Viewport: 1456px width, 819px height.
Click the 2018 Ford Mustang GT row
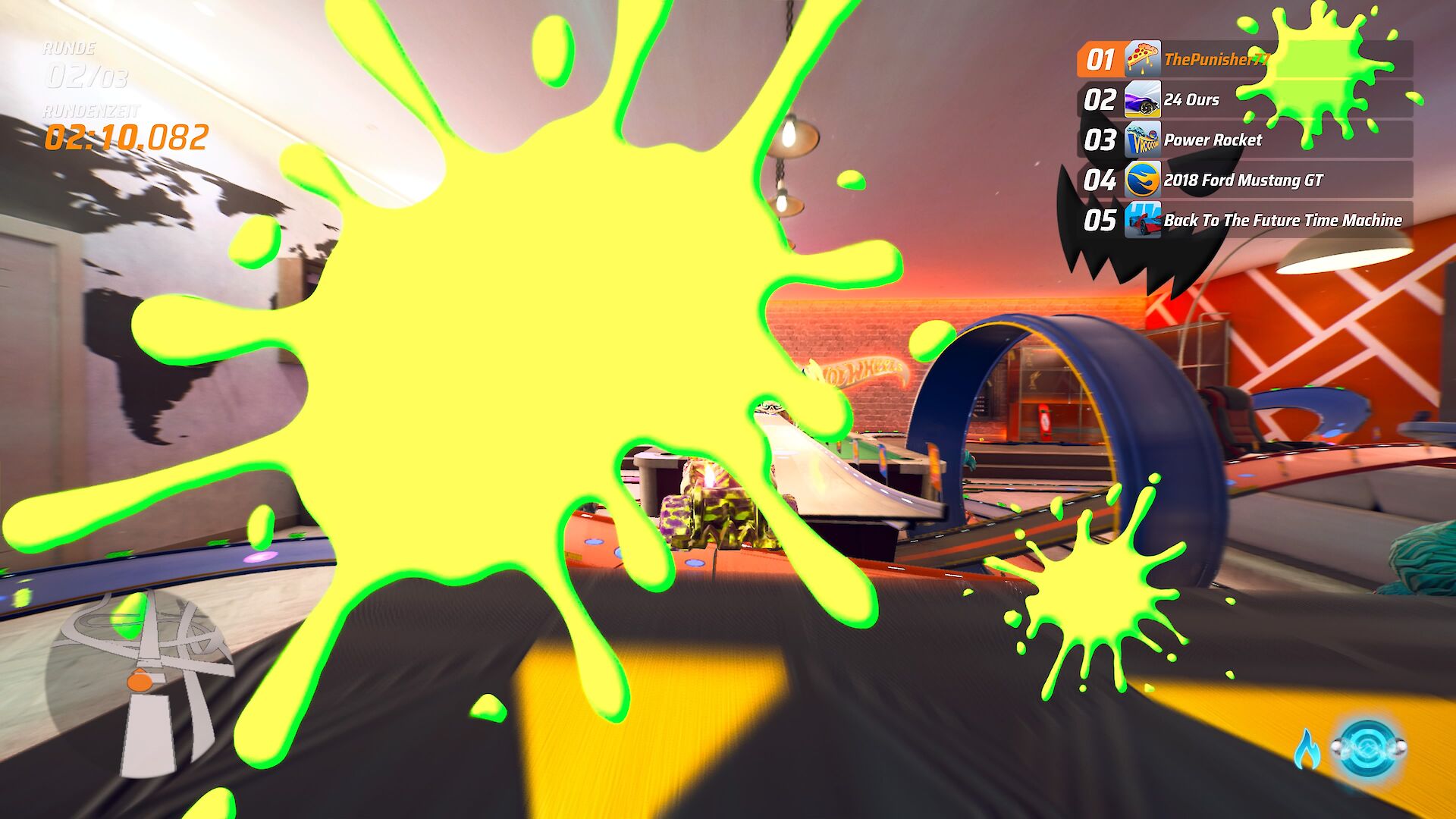tap(1242, 180)
